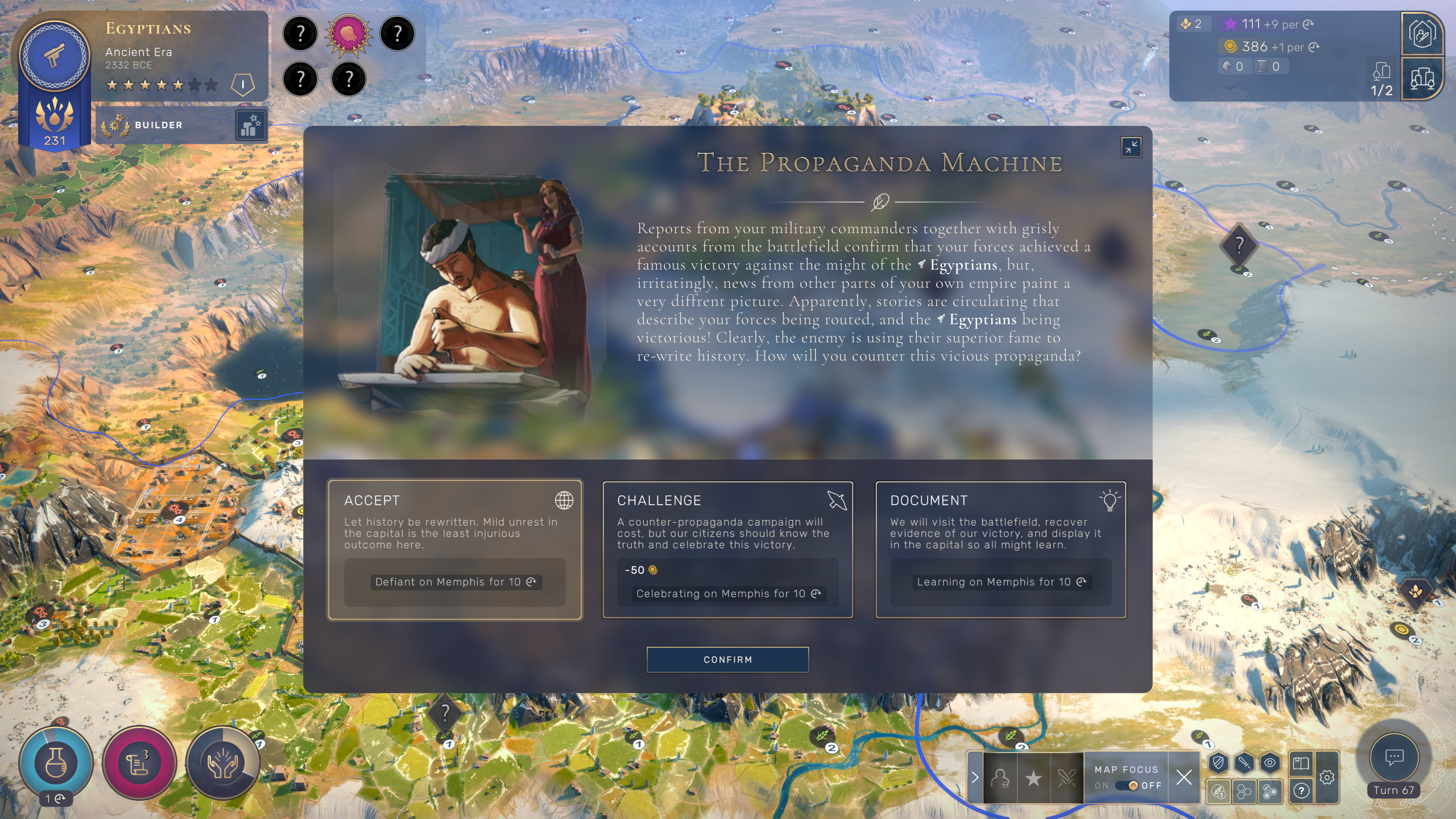Open the religion hands button
This screenshot has height=819, width=1456.
click(x=222, y=763)
